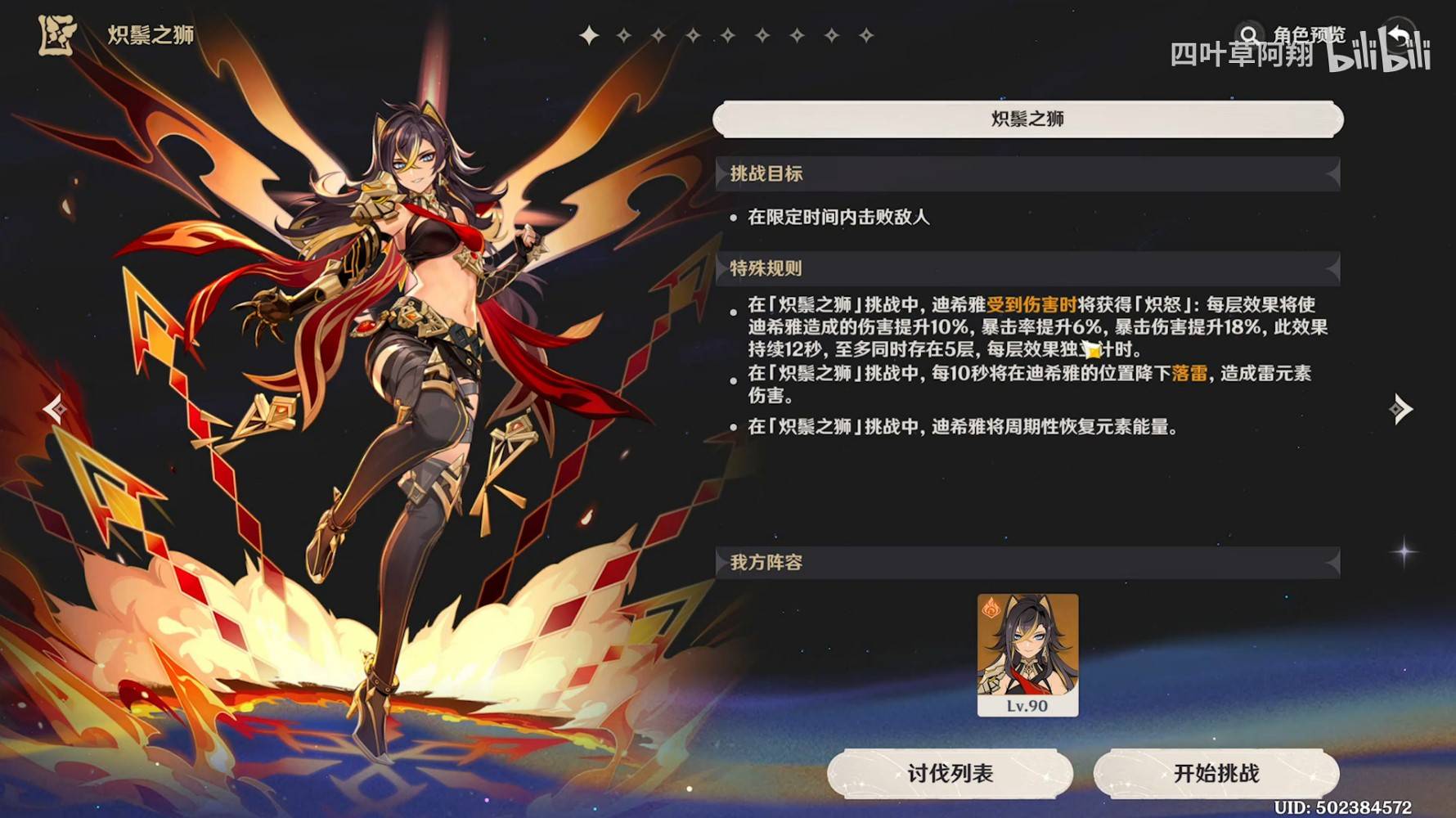
Task: Click the magnifying glass search icon near 角色预览
Action: click(1249, 34)
